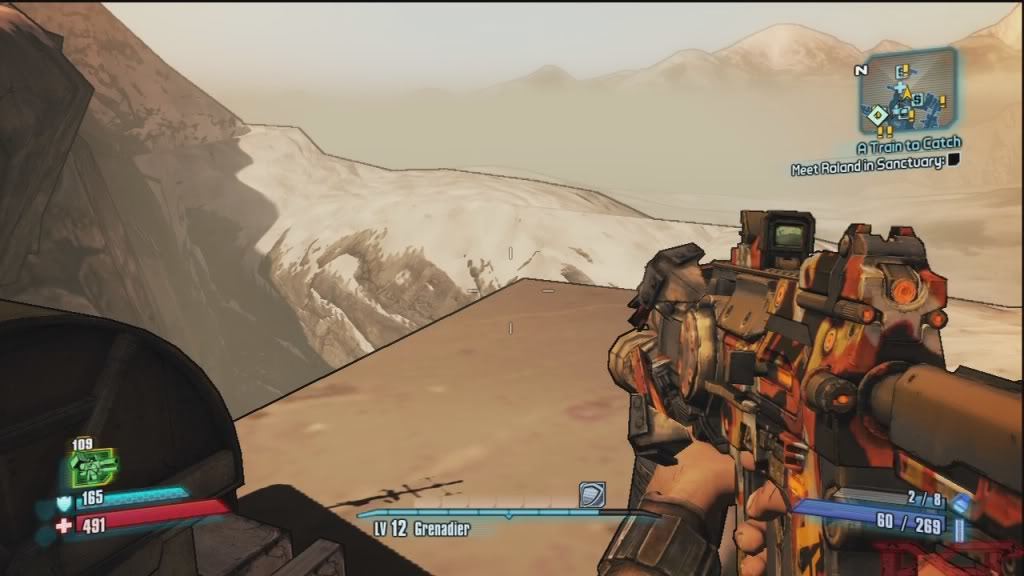Click the grenade icon beside the ammo count
Screen dimensions: 1024x576
pos(961,503)
